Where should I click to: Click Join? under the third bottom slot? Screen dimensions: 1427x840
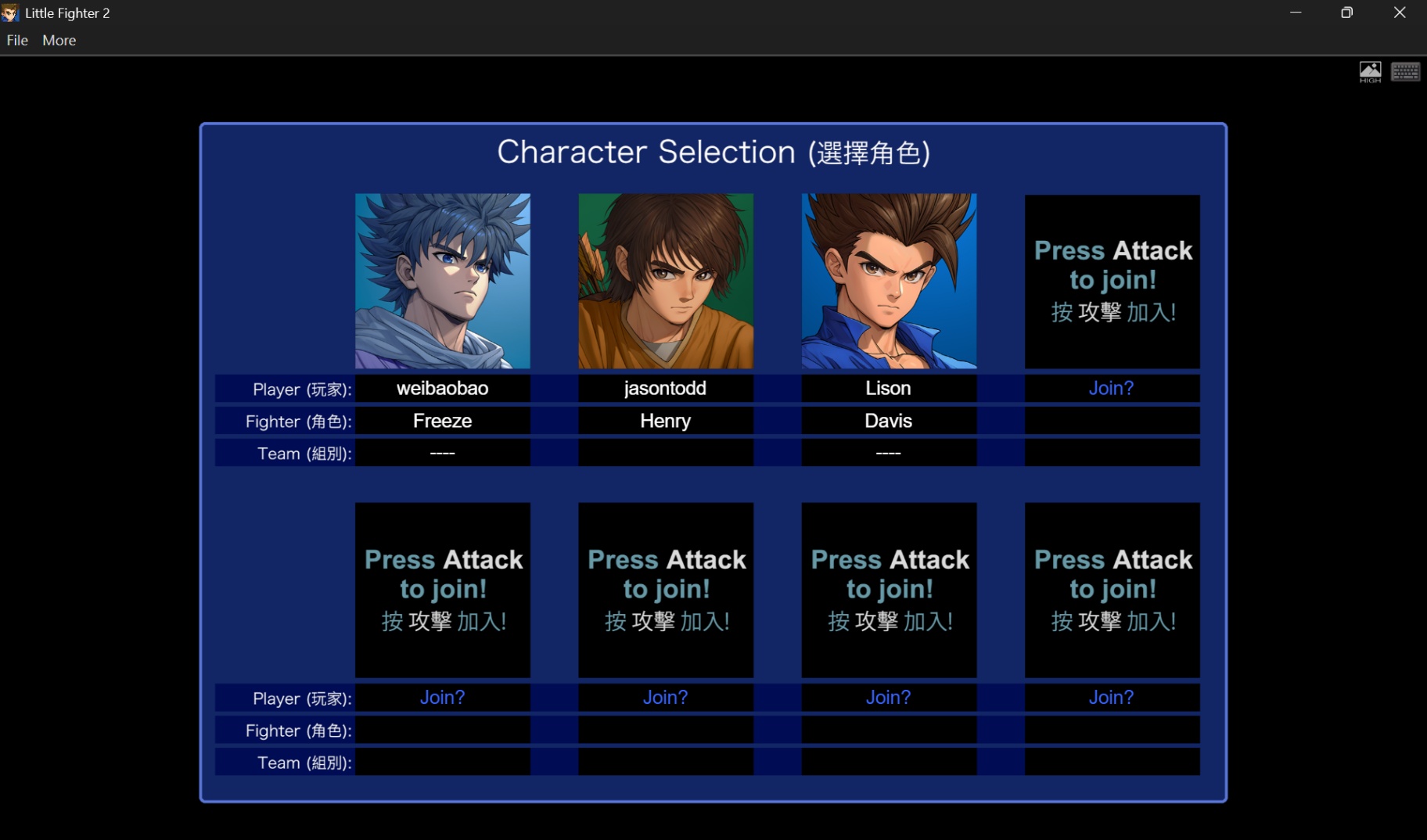(888, 697)
